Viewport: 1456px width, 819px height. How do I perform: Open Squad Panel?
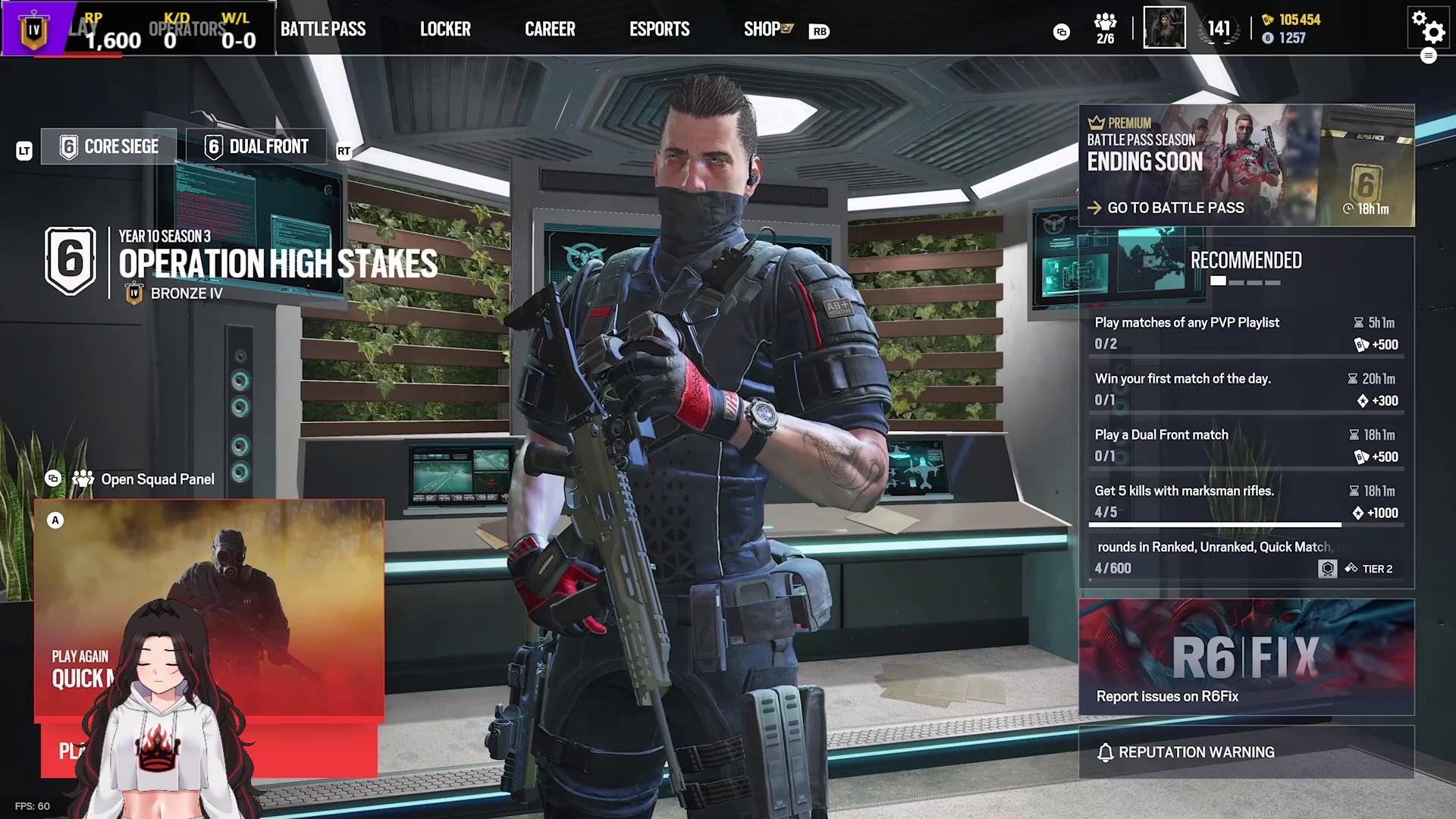click(x=157, y=479)
